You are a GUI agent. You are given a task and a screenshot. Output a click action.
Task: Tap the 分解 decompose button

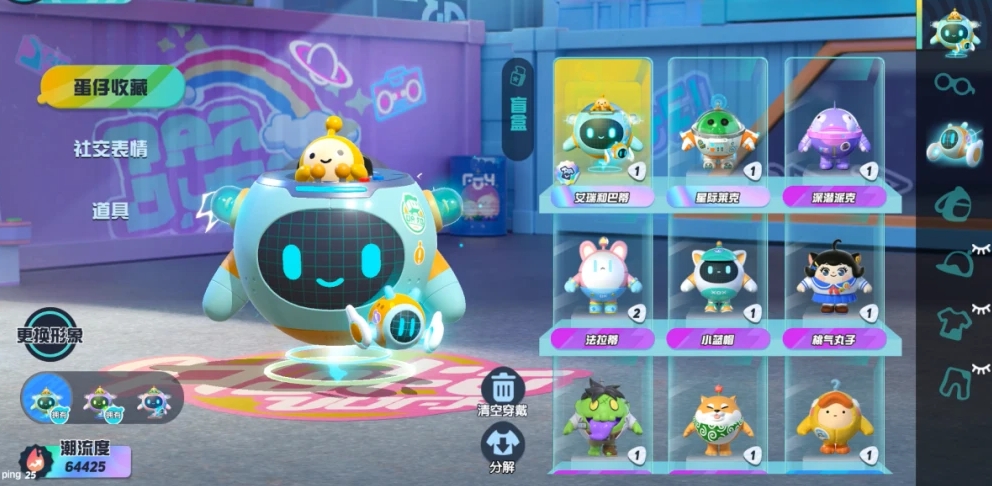tap(503, 447)
